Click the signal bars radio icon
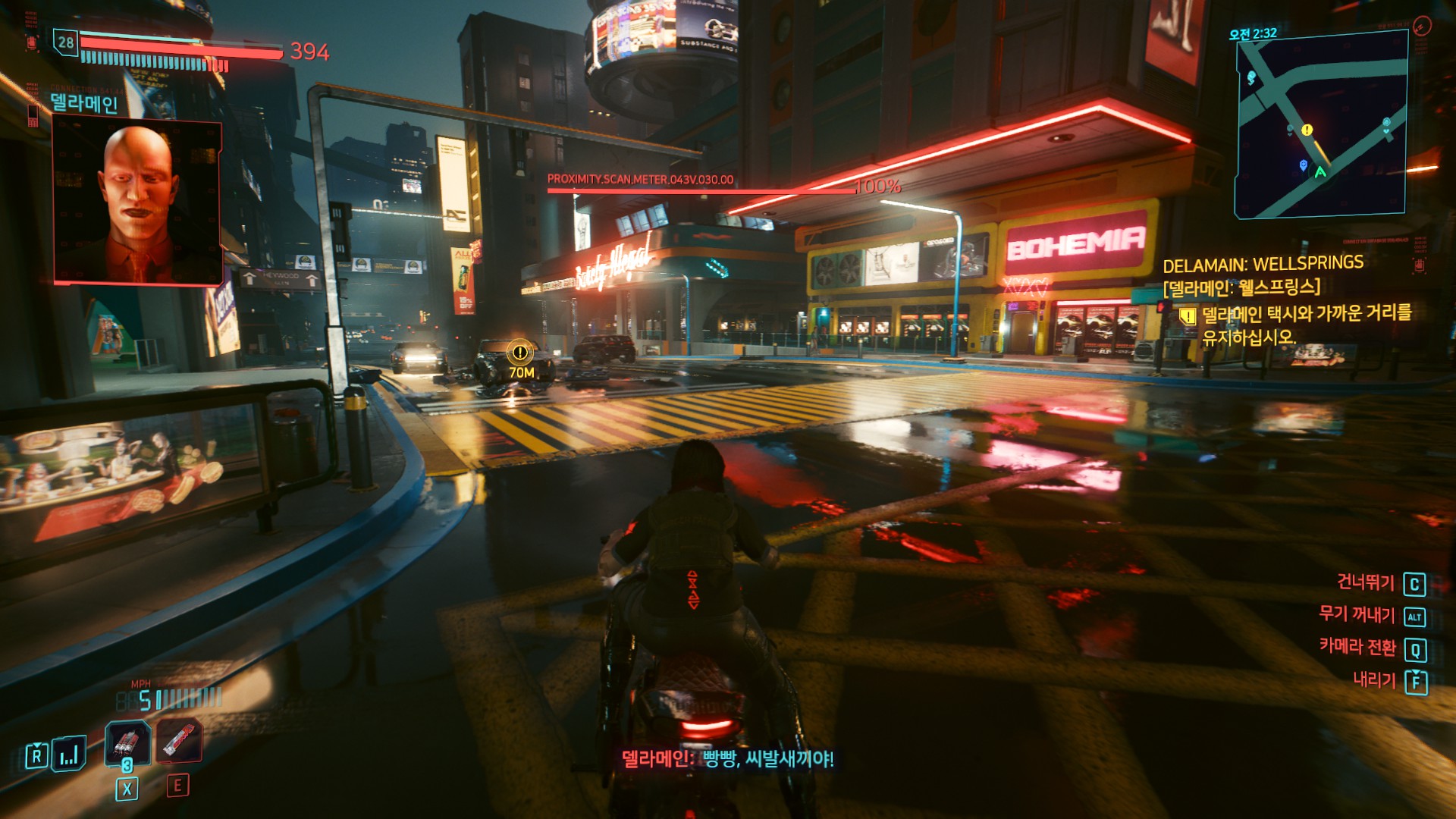The image size is (1456, 819). 69,754
